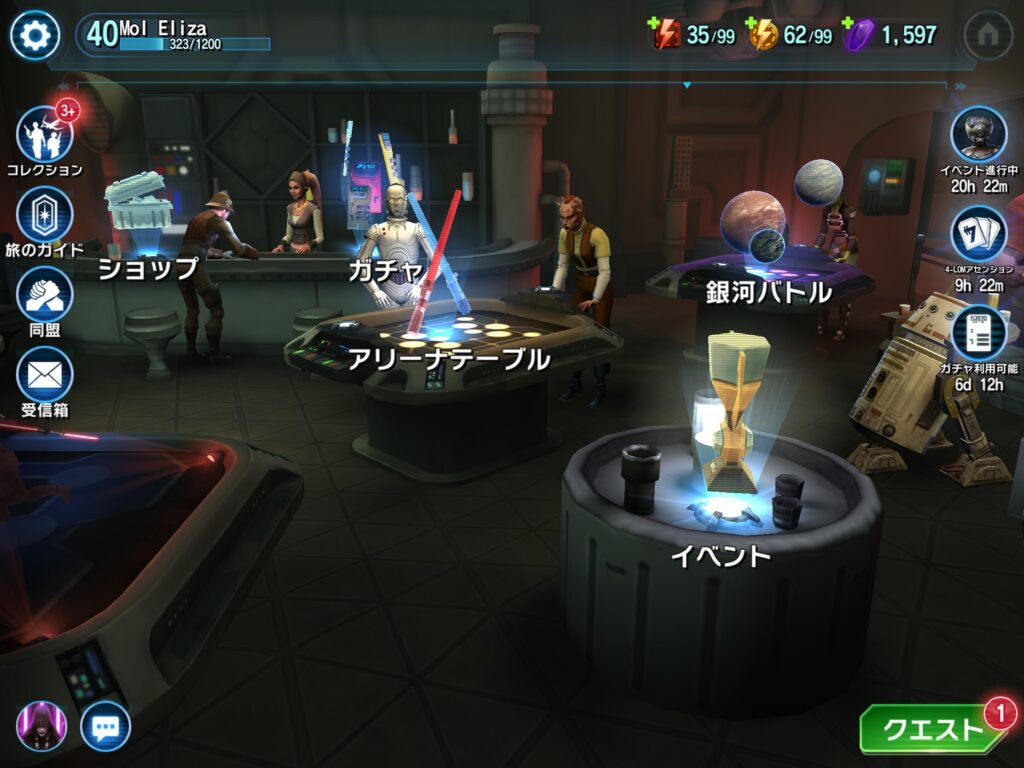
Task: Open the クエスト quests button
Action: click(932, 729)
